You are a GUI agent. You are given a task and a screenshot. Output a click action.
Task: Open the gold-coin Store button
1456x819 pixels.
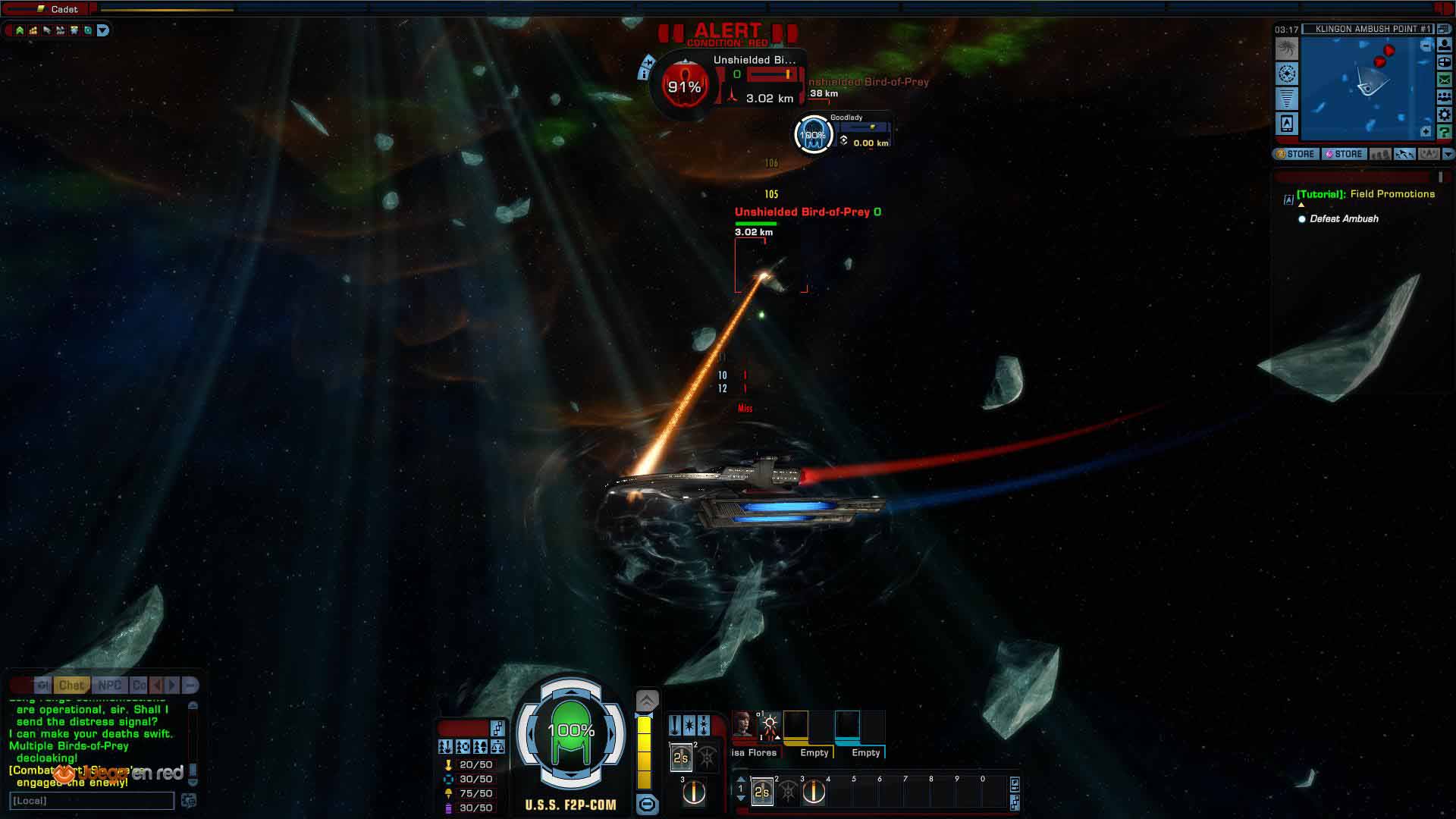tap(1295, 154)
